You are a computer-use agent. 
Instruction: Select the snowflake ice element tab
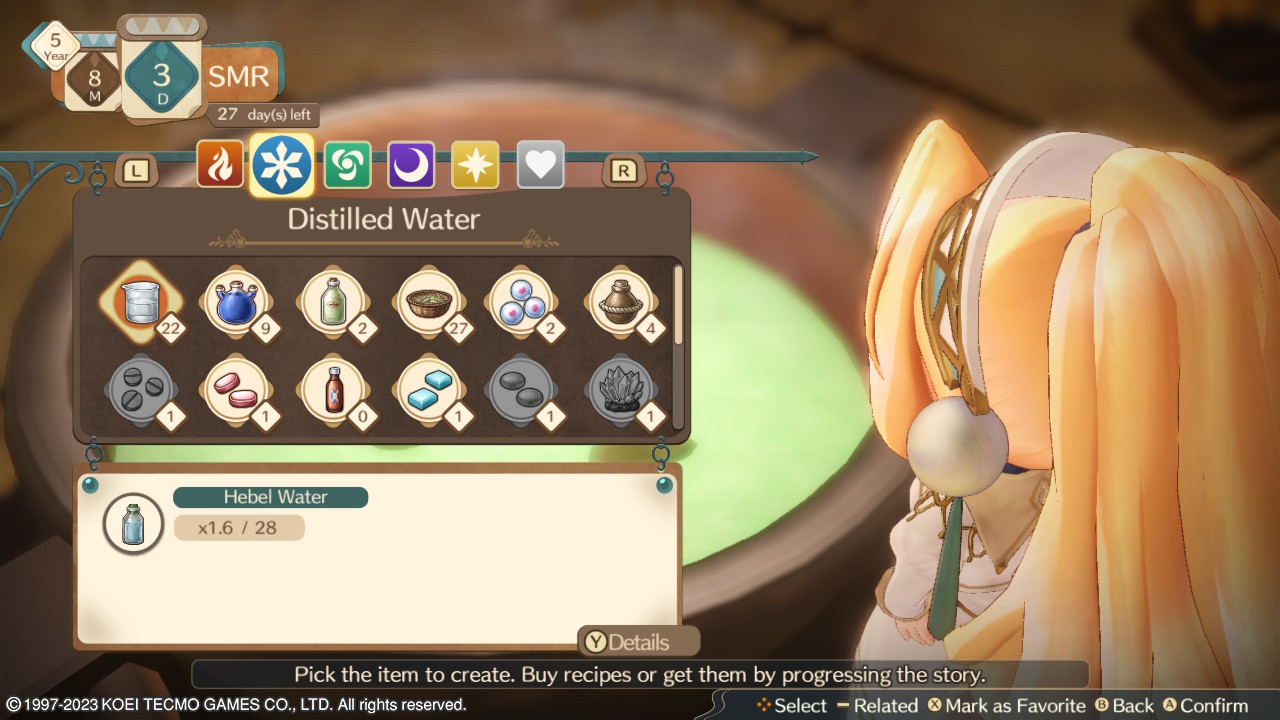282,165
